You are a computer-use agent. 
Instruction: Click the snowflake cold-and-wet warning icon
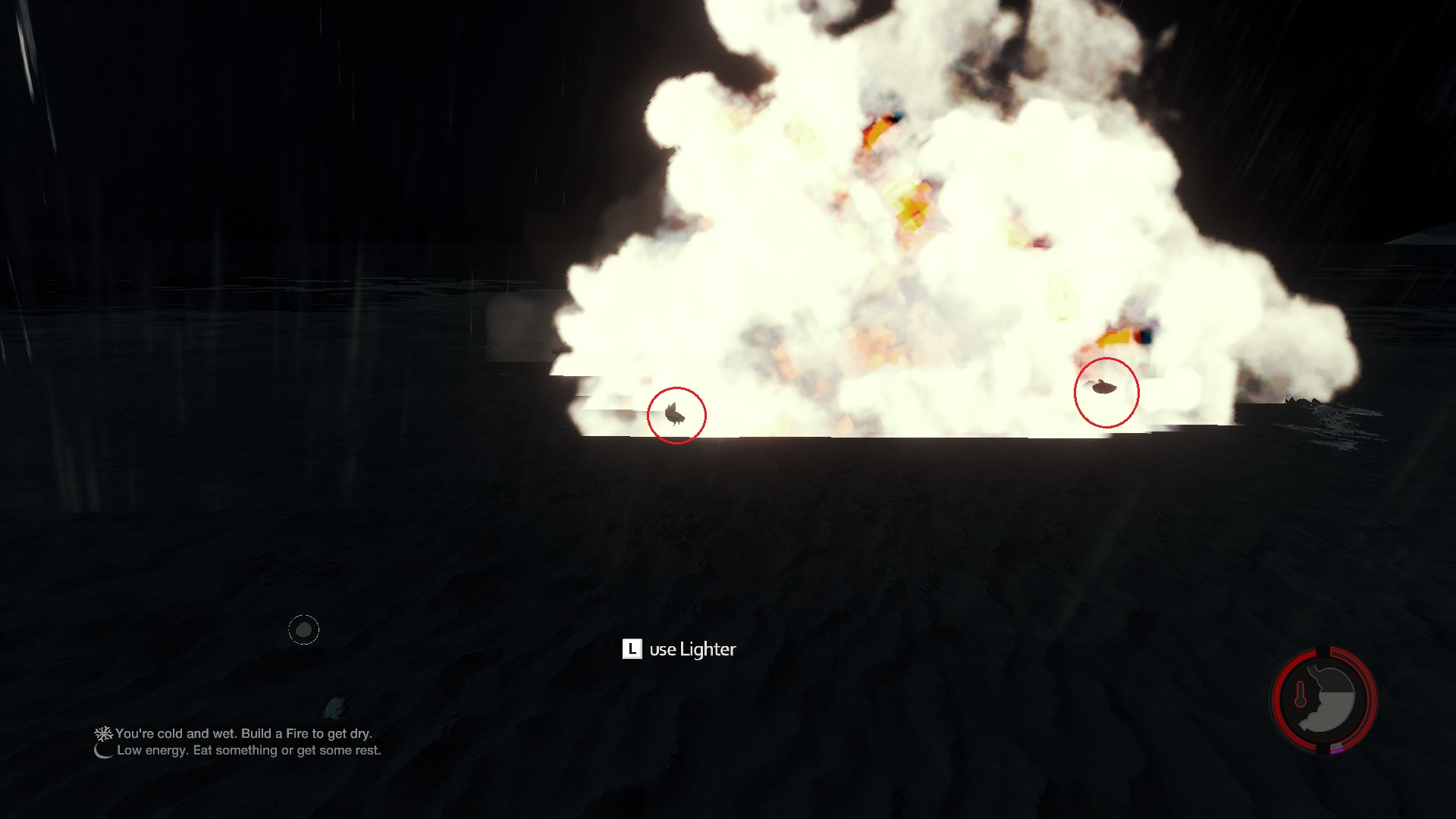pyautogui.click(x=102, y=733)
